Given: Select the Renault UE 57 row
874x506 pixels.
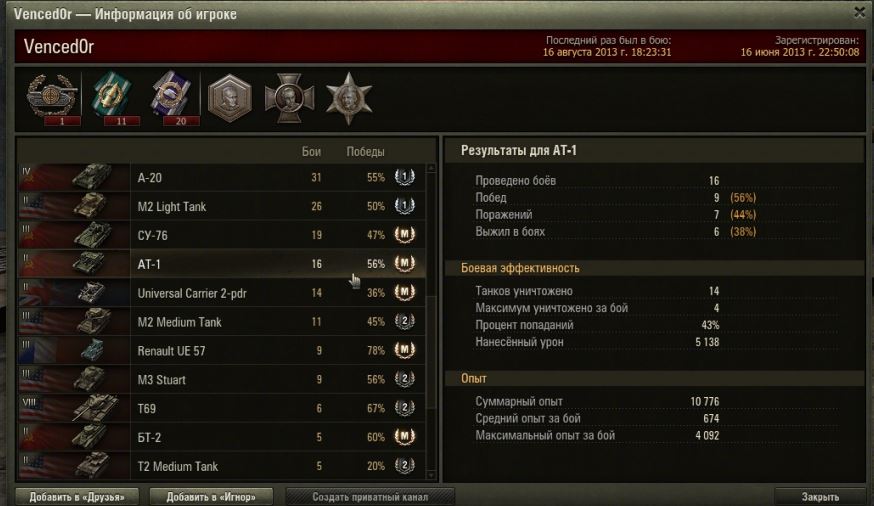Looking at the screenshot, I should 220,351.
